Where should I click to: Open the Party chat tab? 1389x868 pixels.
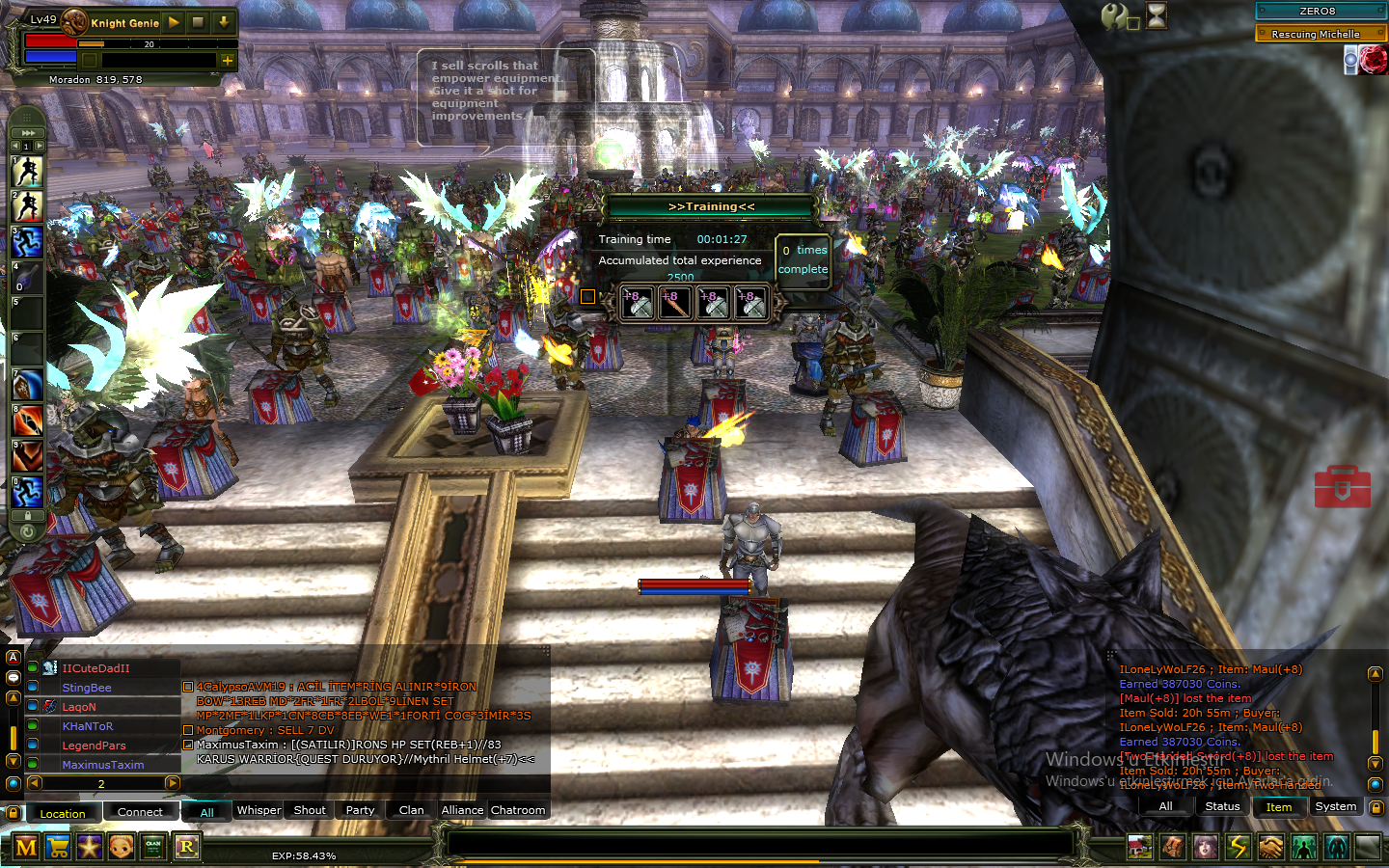[x=360, y=810]
